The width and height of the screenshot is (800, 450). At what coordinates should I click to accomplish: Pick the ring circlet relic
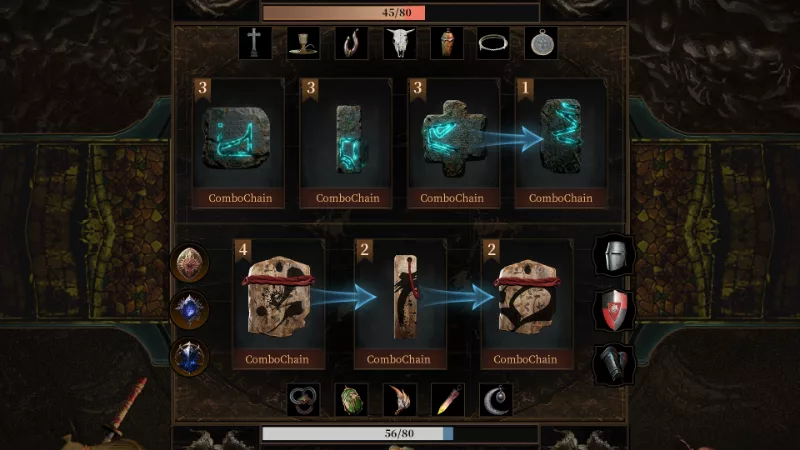point(494,43)
